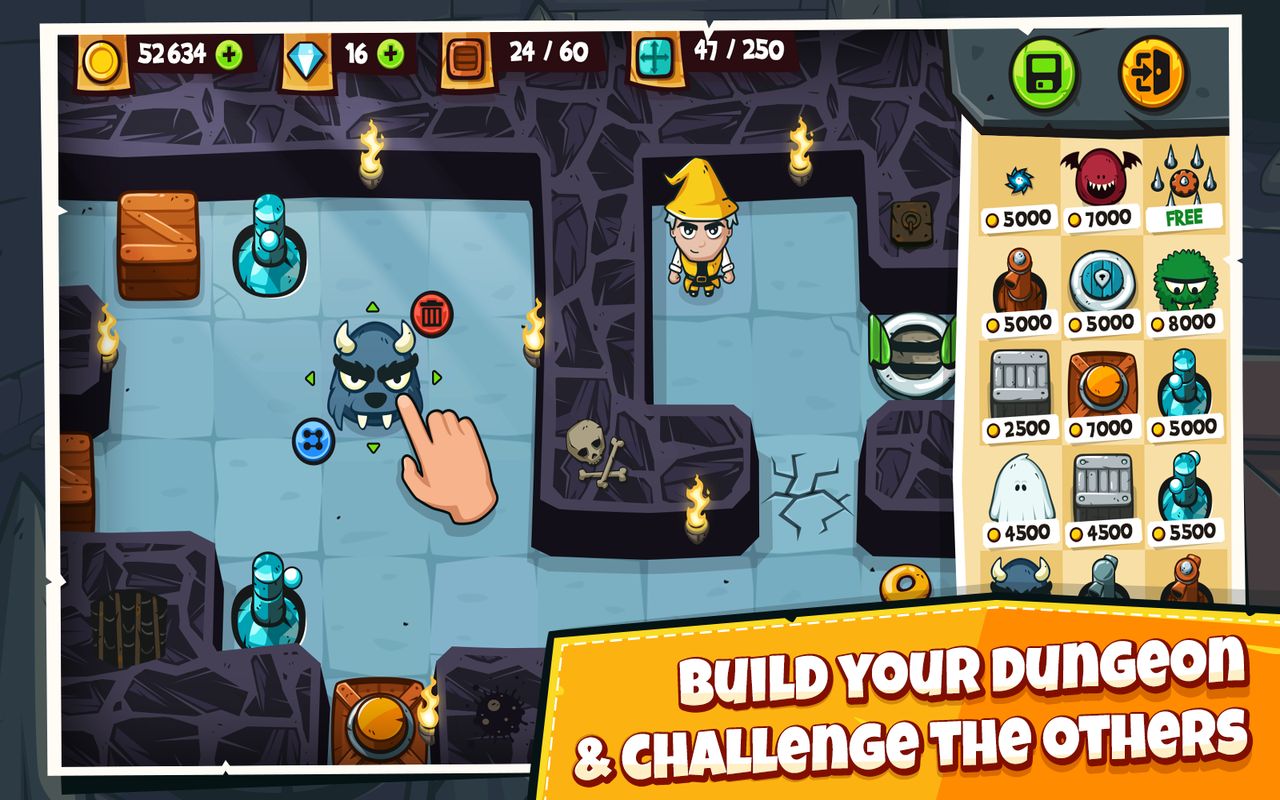Screen dimensions: 1280x800
Task: Choose the white ghost for 4500
Action: (1020, 490)
